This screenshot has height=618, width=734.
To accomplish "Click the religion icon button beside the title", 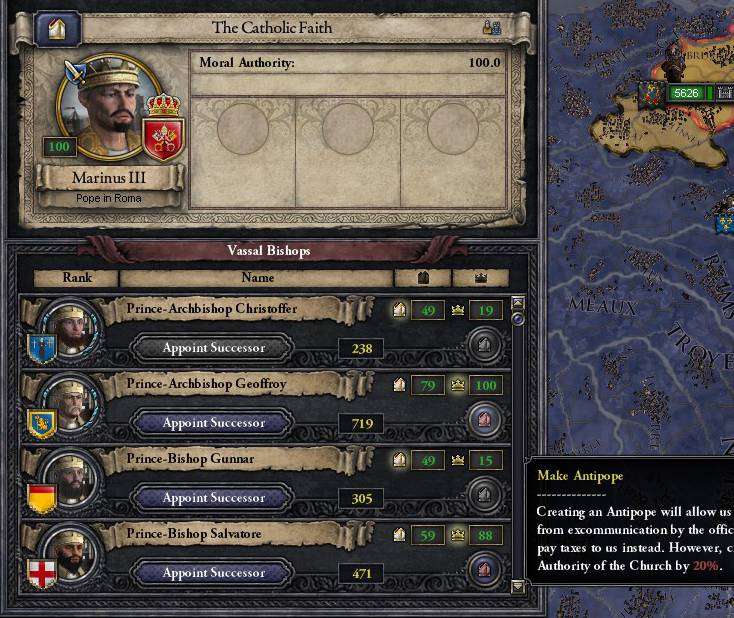I will (58, 28).
